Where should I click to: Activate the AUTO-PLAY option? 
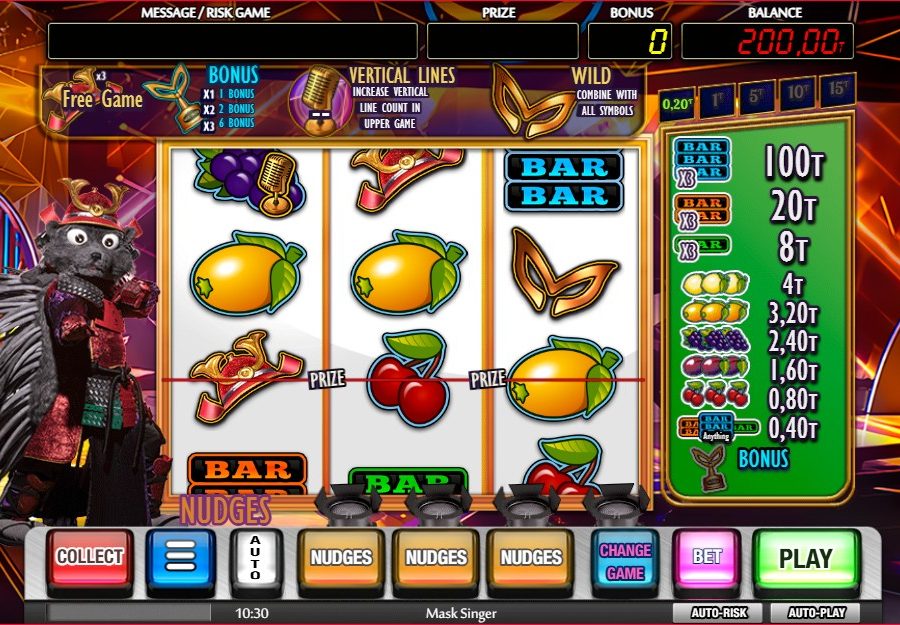coord(817,612)
